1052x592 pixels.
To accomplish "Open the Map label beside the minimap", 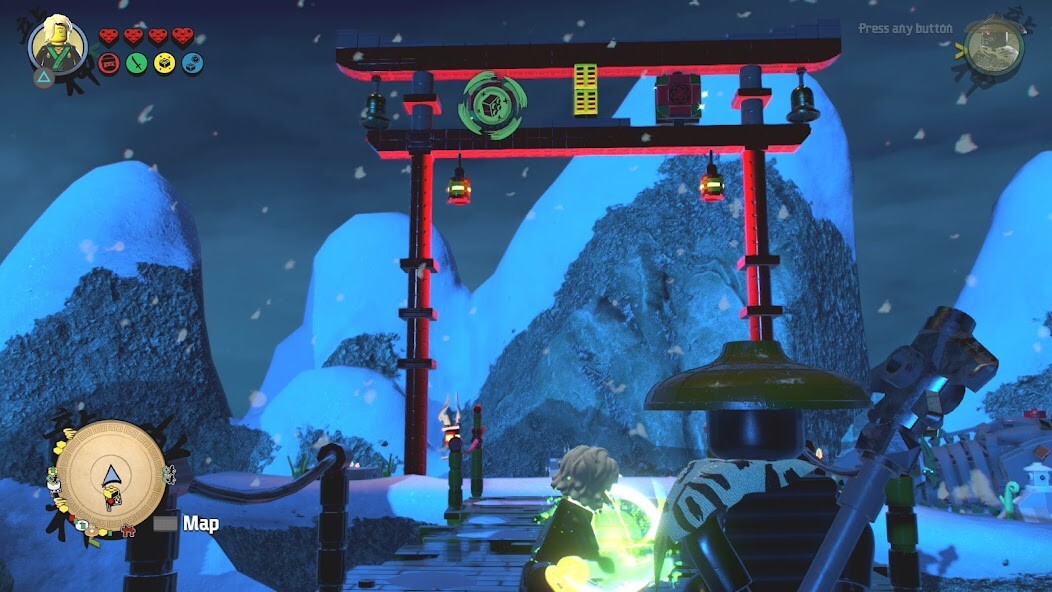I will [200, 523].
